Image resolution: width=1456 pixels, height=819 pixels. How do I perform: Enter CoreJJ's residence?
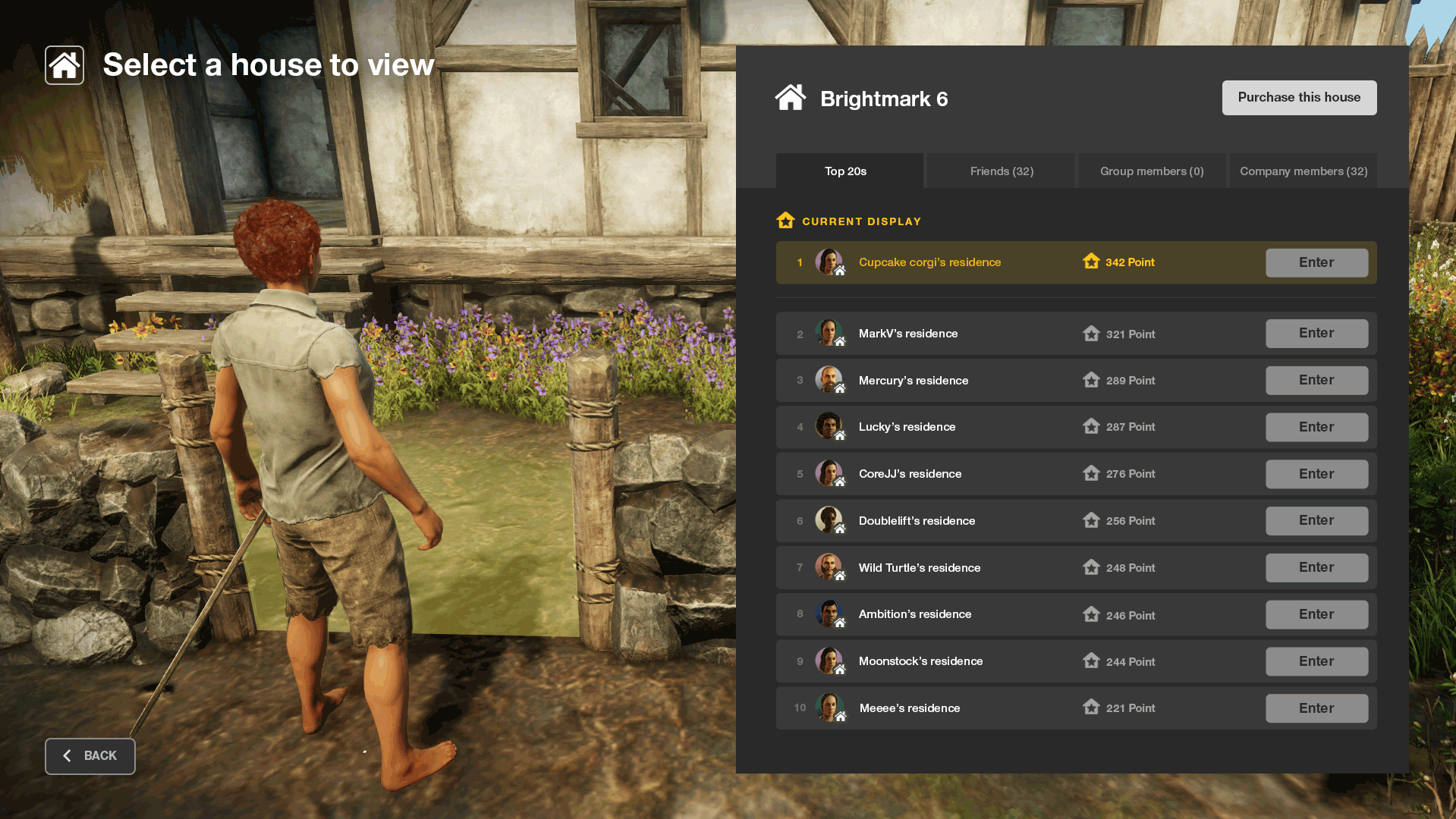pyautogui.click(x=1316, y=474)
